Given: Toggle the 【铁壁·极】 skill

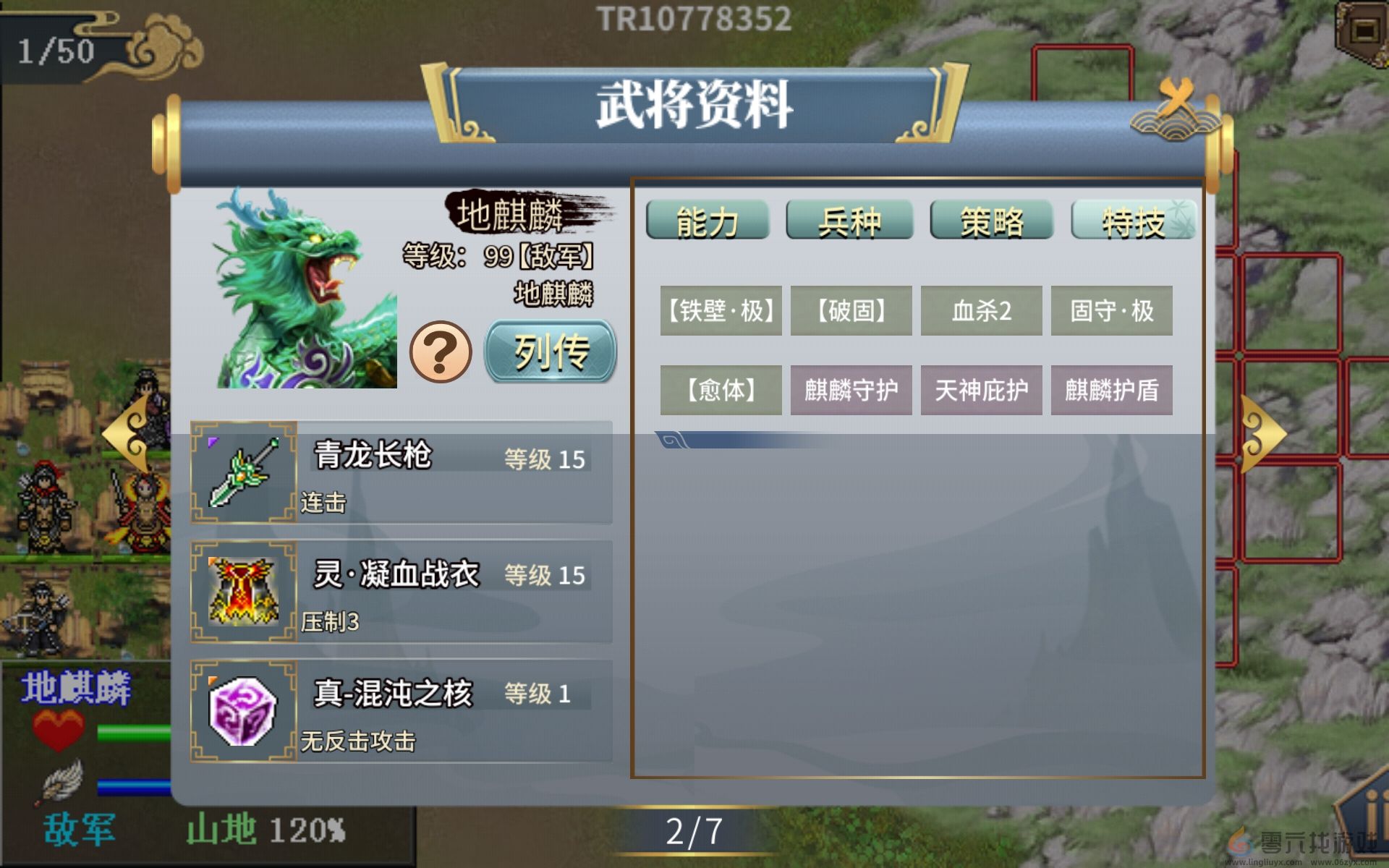Looking at the screenshot, I should 721,311.
